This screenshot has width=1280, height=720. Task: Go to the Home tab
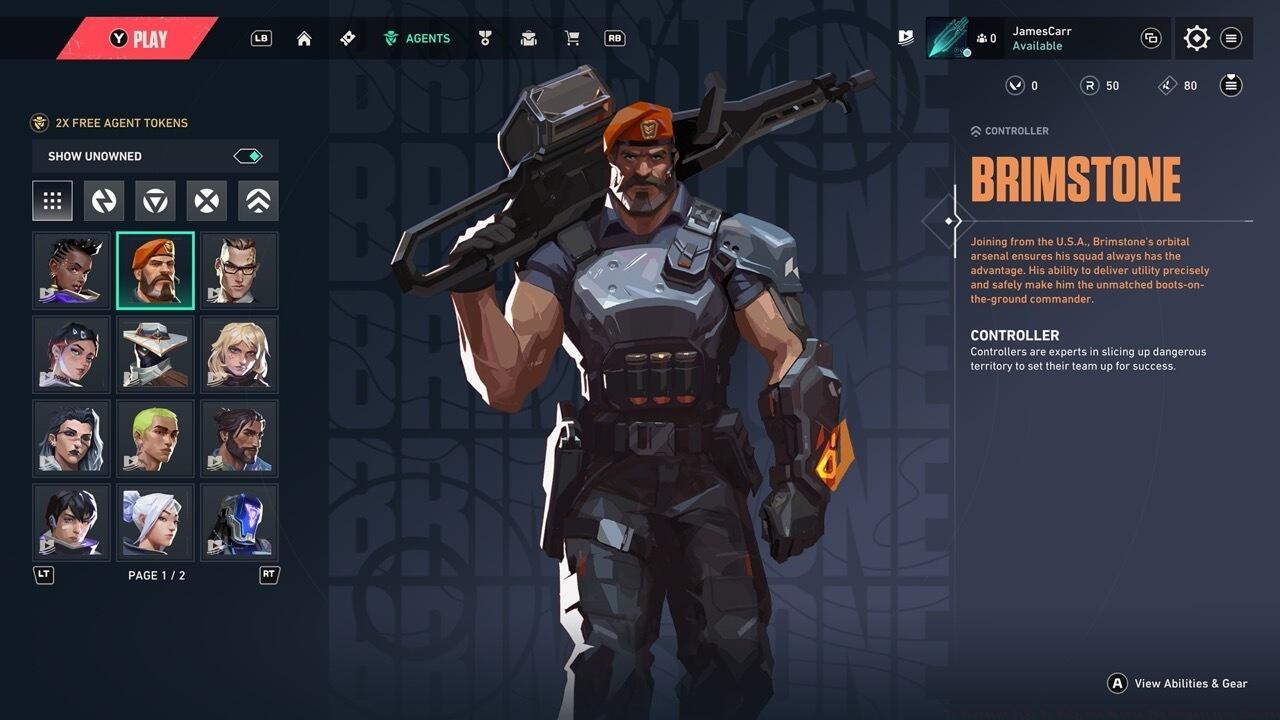tap(304, 38)
